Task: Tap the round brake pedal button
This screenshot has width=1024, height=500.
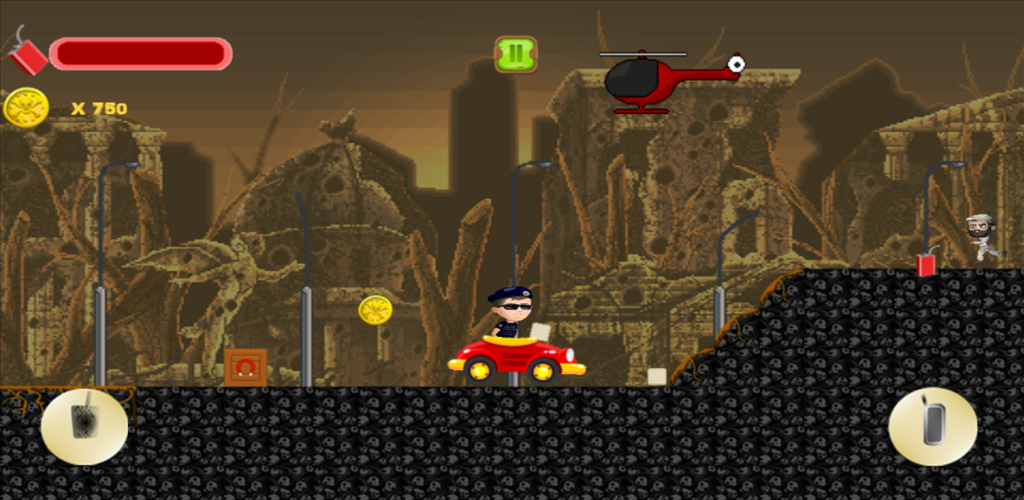Action: pyautogui.click(x=84, y=426)
